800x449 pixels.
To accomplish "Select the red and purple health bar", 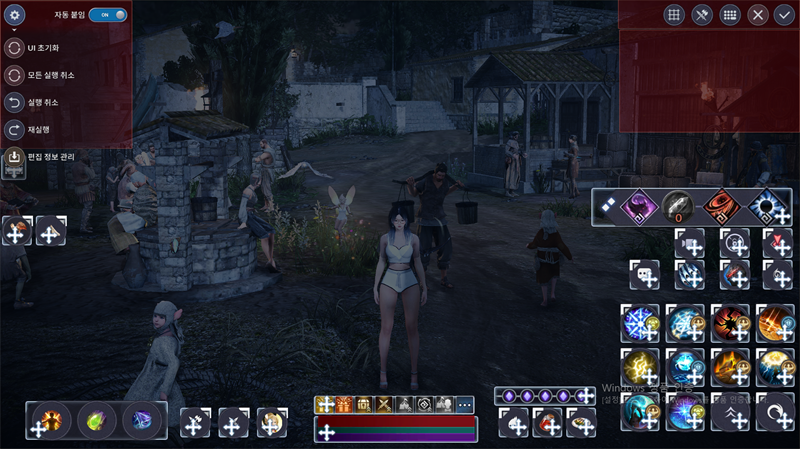I will (396, 429).
